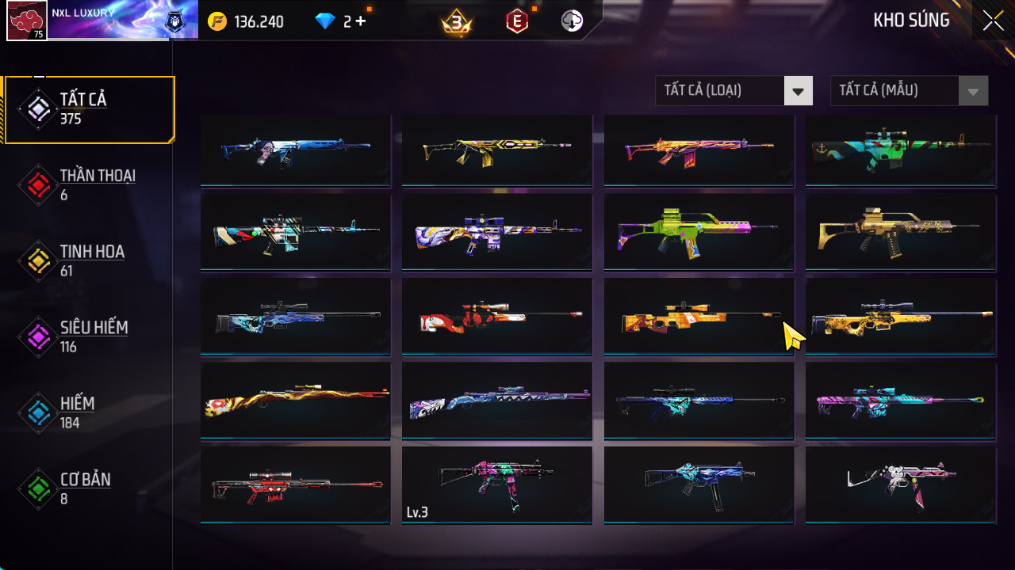This screenshot has width=1015, height=570.
Task: Select the teal and green camo rifle
Action: pyautogui.click(x=900, y=150)
